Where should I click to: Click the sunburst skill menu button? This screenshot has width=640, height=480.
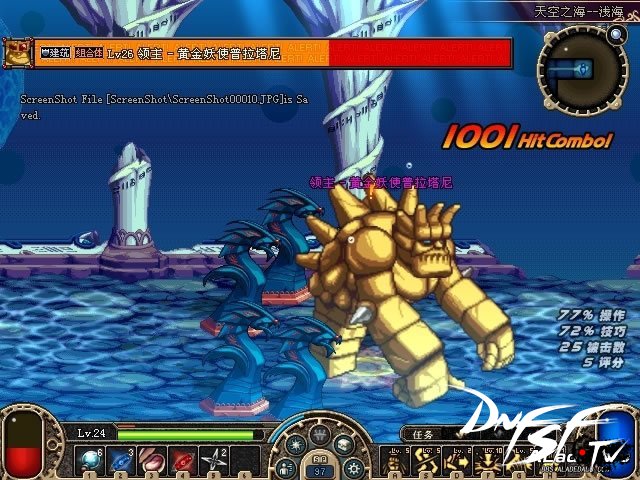pos(297,444)
